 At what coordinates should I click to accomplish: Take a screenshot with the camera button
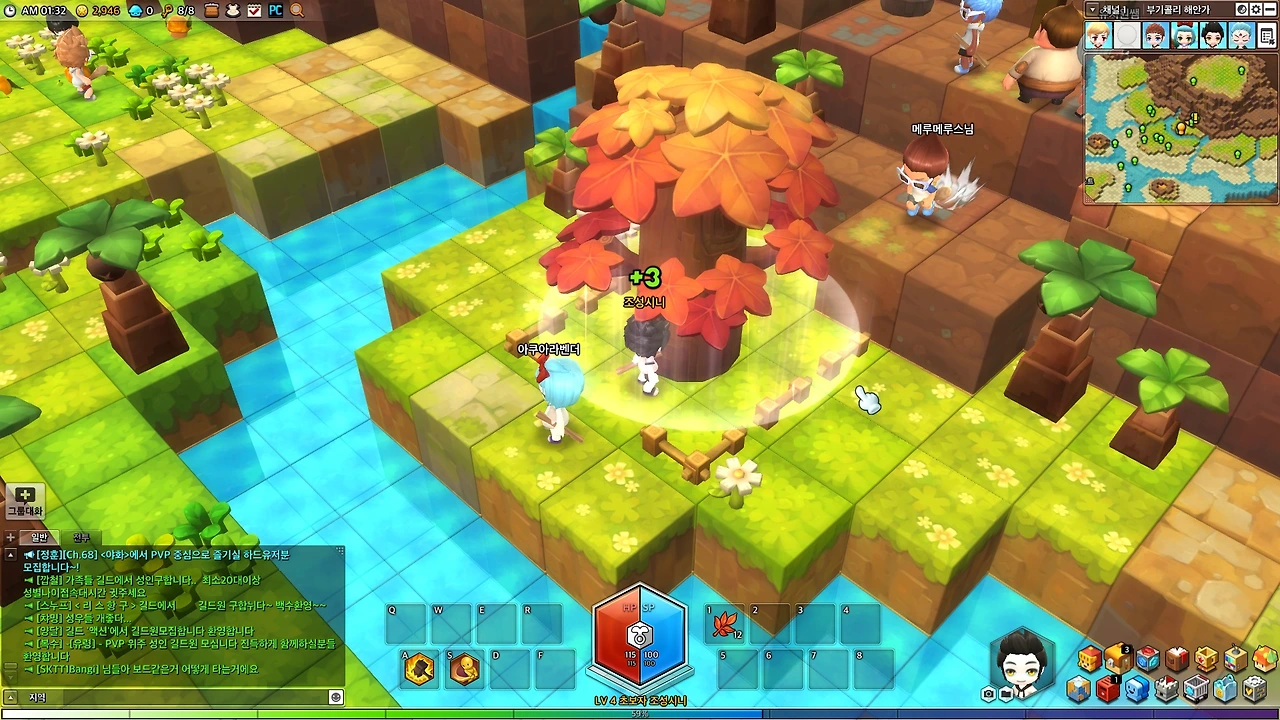coord(988,694)
